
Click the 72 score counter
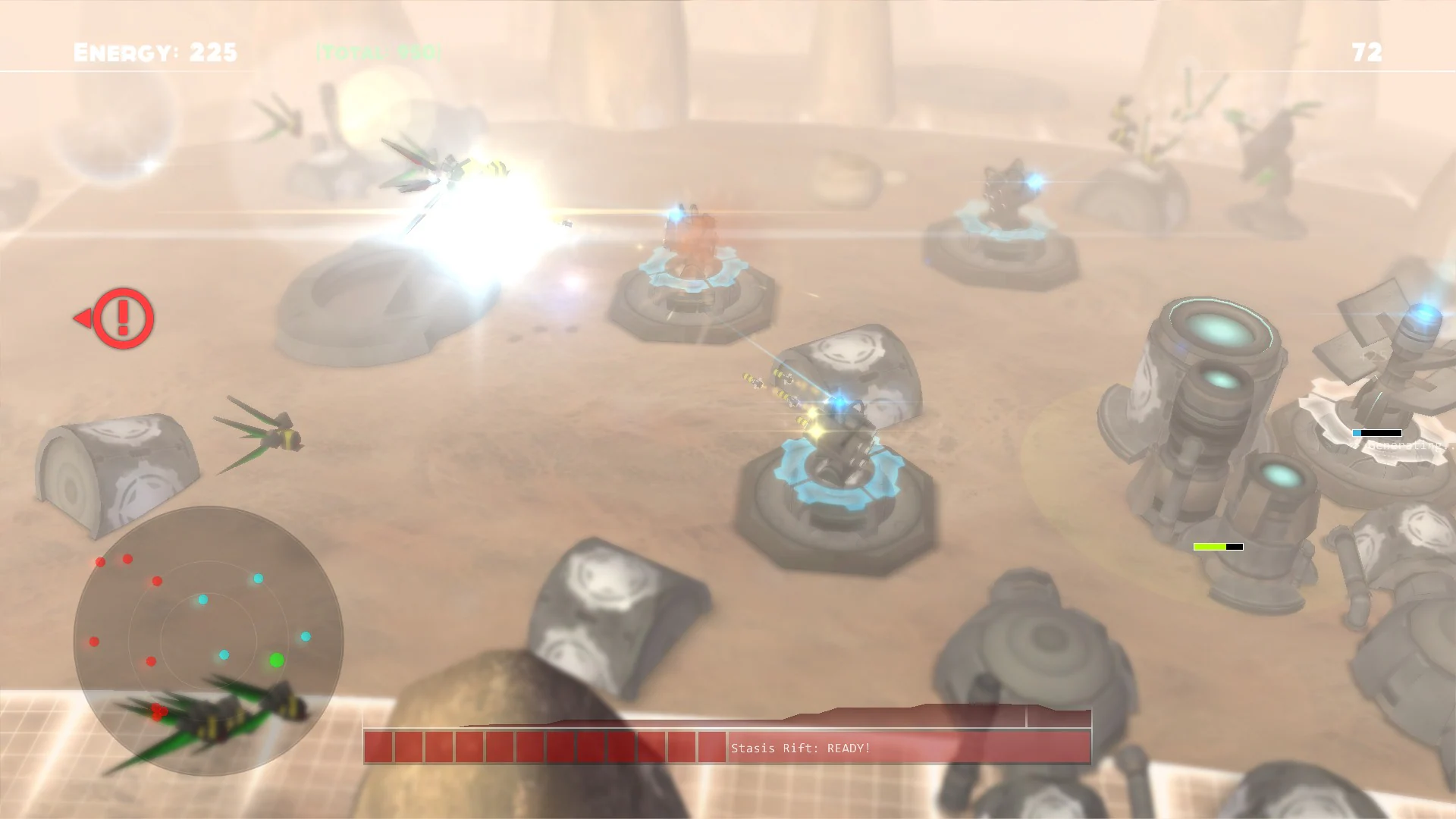(1365, 52)
